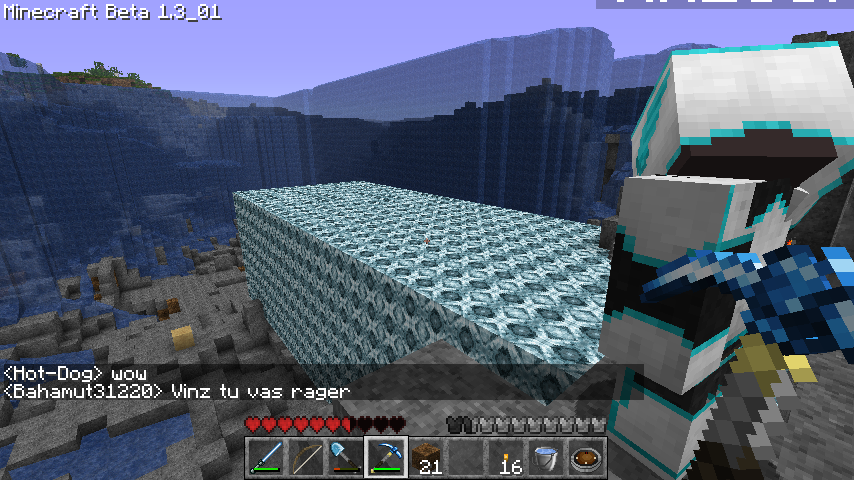Click the diamond pickaxe hotbar slot

[x=385, y=458]
